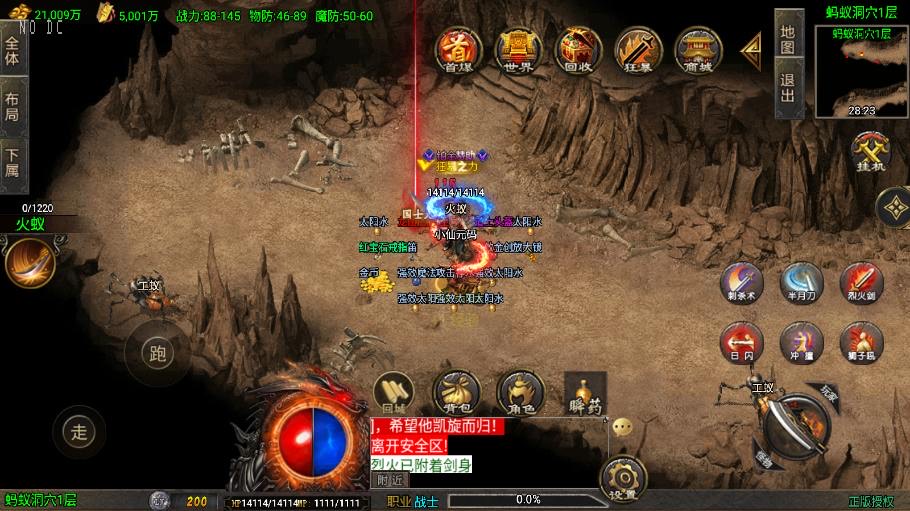Open the 首爆 first-kill menu

(x=458, y=48)
